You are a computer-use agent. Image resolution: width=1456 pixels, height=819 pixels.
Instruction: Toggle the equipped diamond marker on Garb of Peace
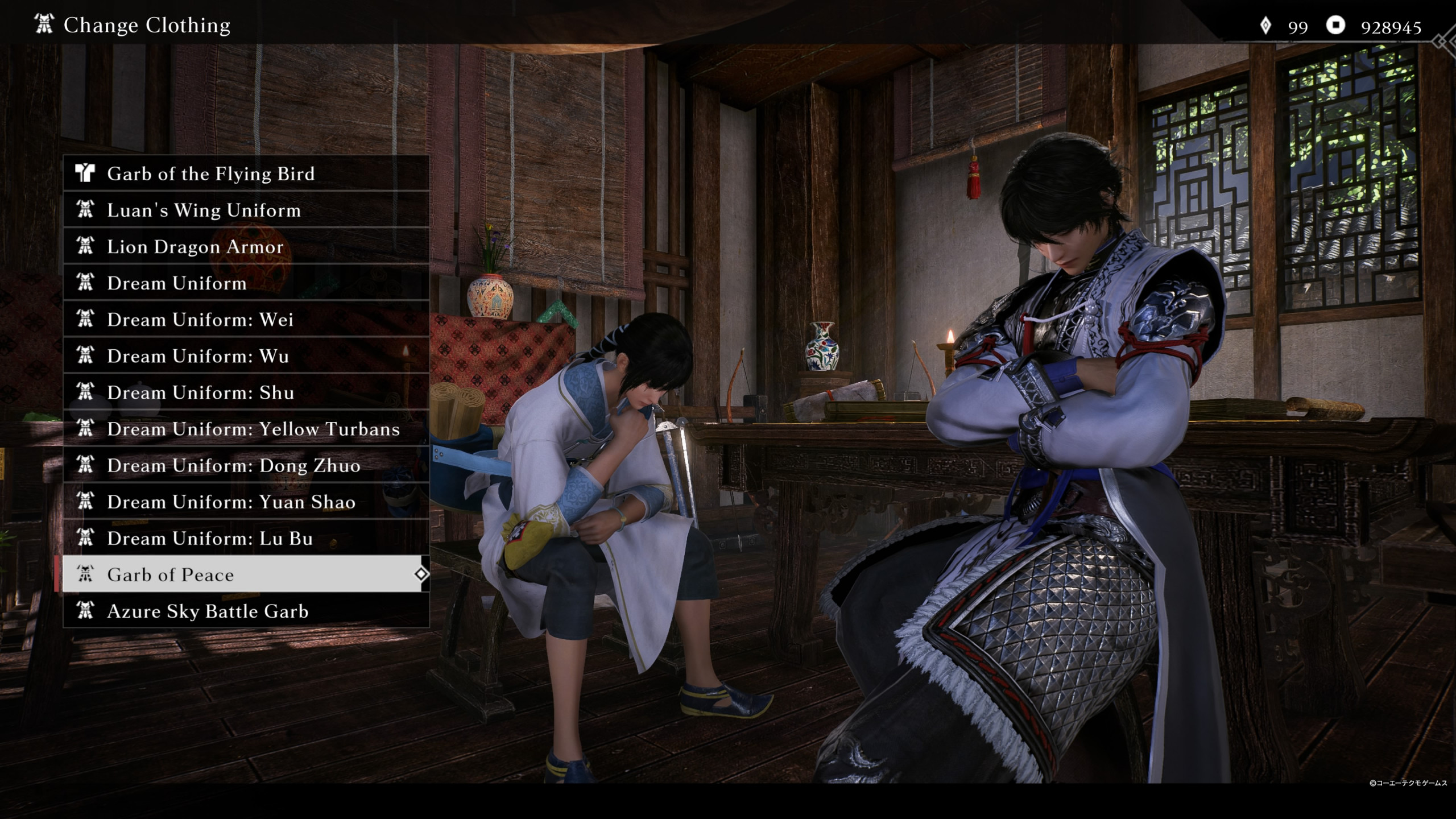421,575
